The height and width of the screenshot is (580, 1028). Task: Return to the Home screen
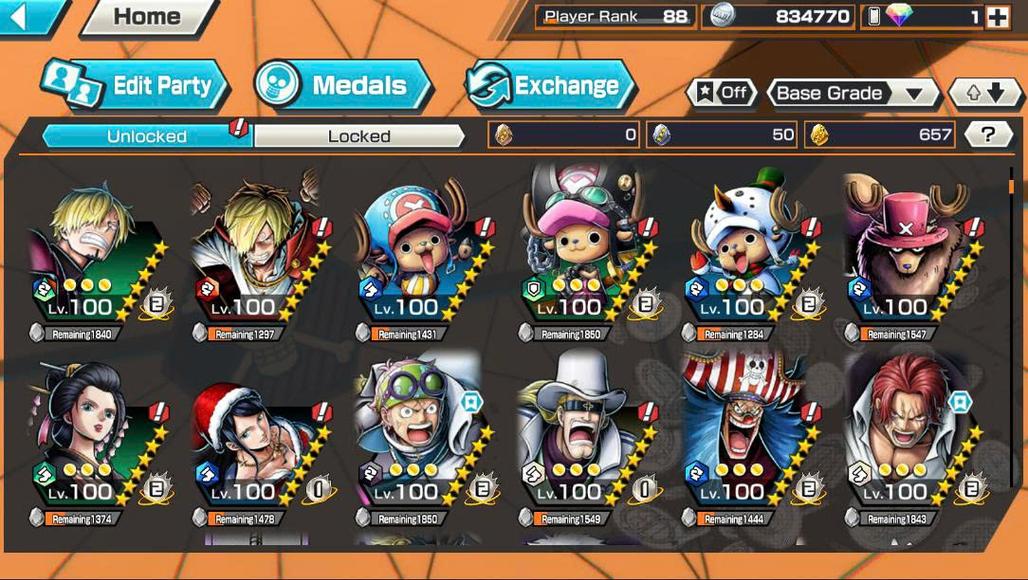(147, 16)
